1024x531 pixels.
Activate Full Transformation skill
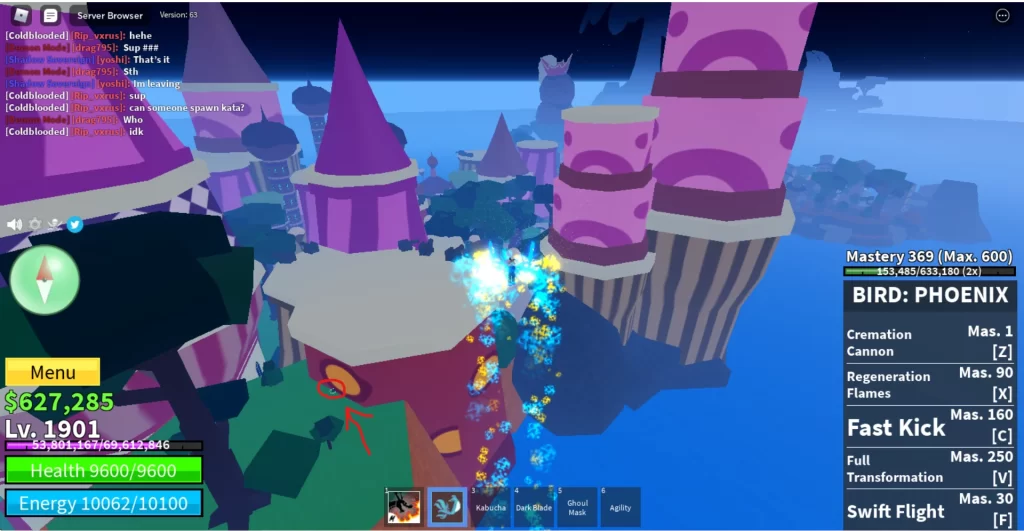[930, 468]
